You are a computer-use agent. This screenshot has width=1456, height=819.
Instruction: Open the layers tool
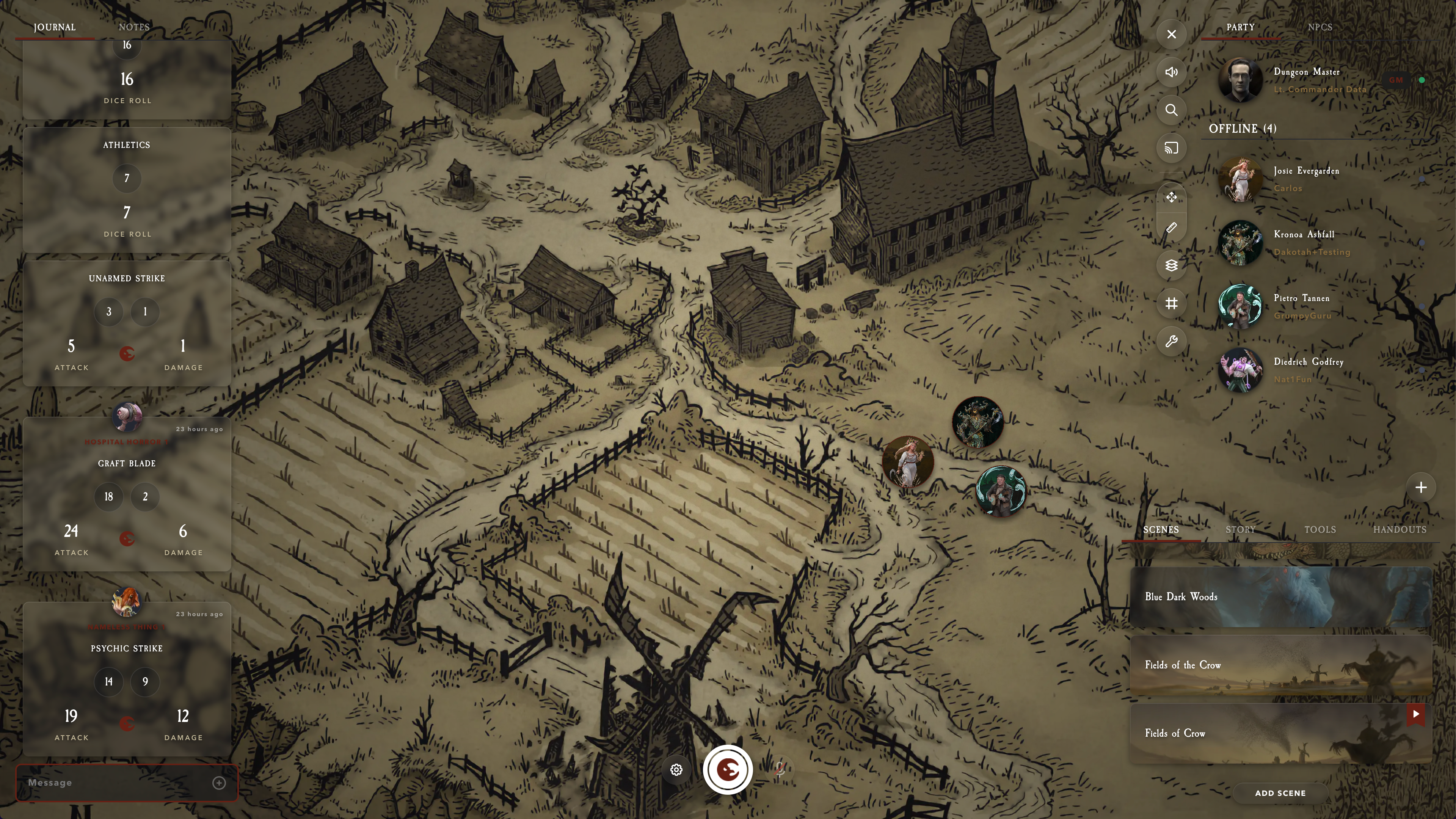click(1171, 266)
